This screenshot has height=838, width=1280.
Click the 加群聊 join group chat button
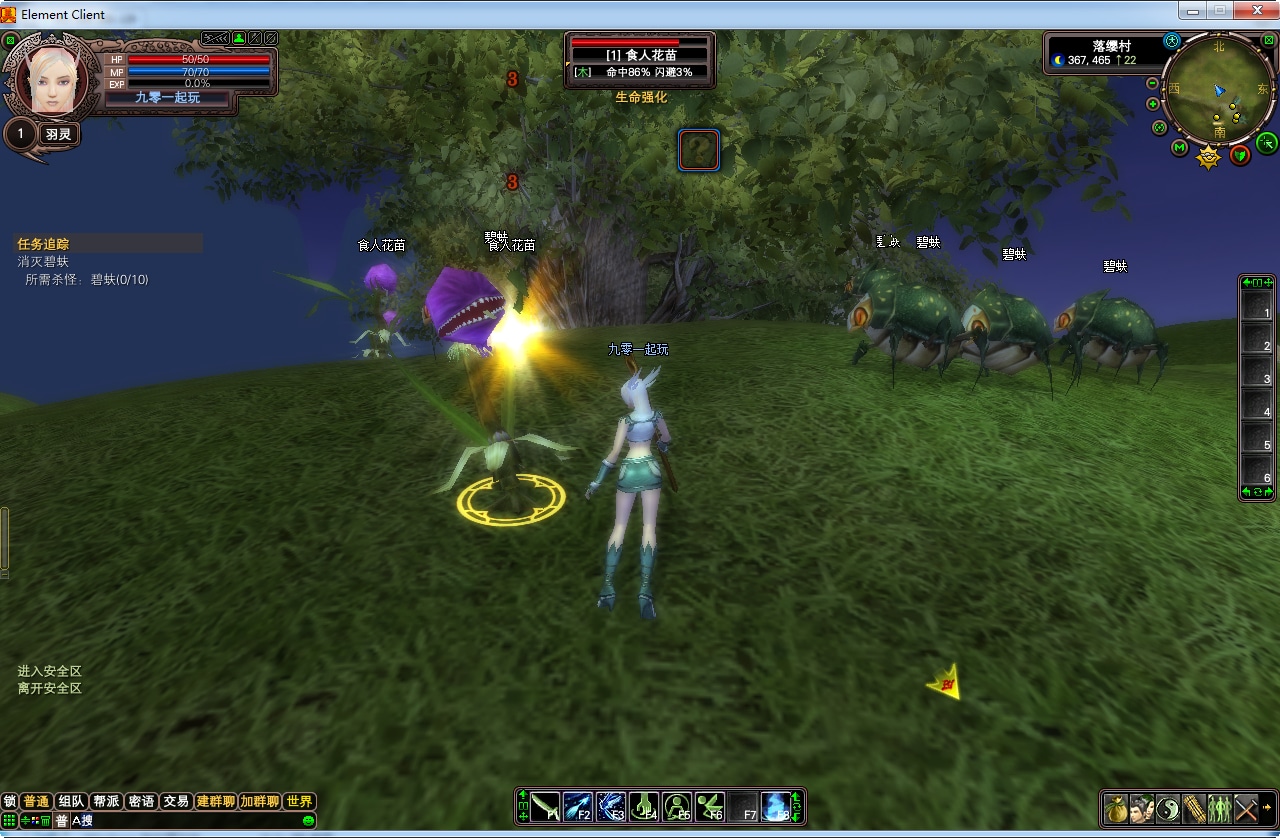259,802
